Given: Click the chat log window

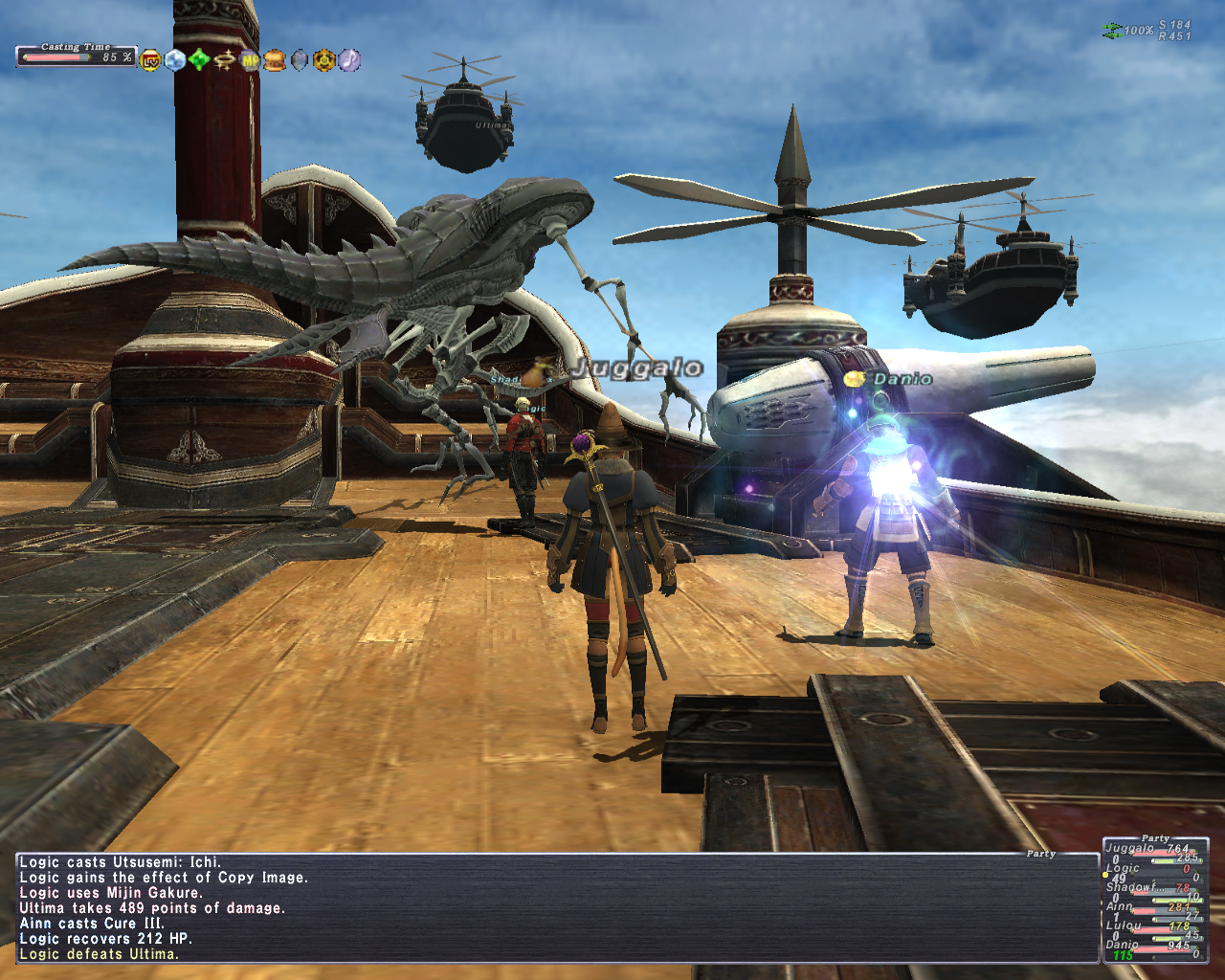Looking at the screenshot, I should [555, 907].
